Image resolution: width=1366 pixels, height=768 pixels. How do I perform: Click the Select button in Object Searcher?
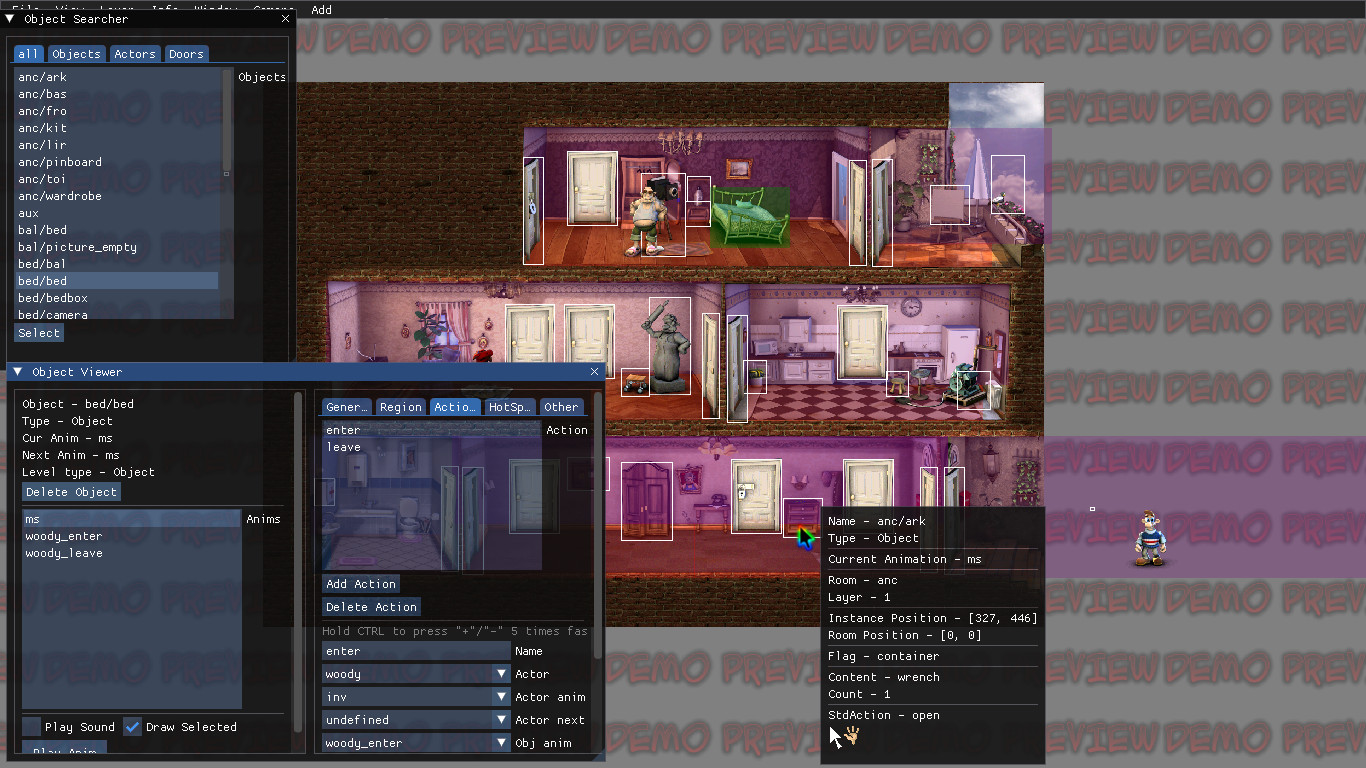click(x=38, y=332)
